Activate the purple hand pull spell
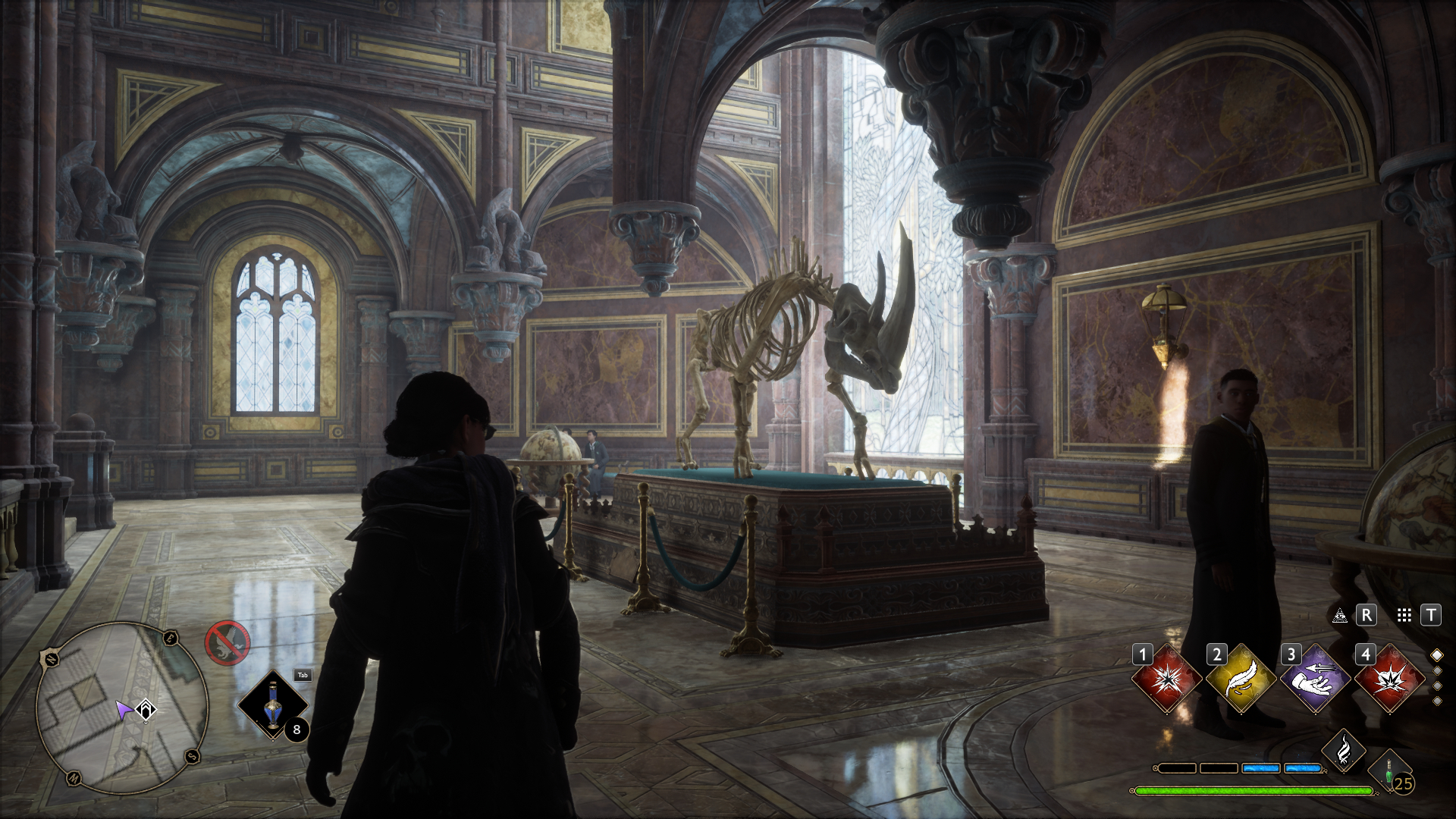The image size is (1456, 819). pos(1314,679)
